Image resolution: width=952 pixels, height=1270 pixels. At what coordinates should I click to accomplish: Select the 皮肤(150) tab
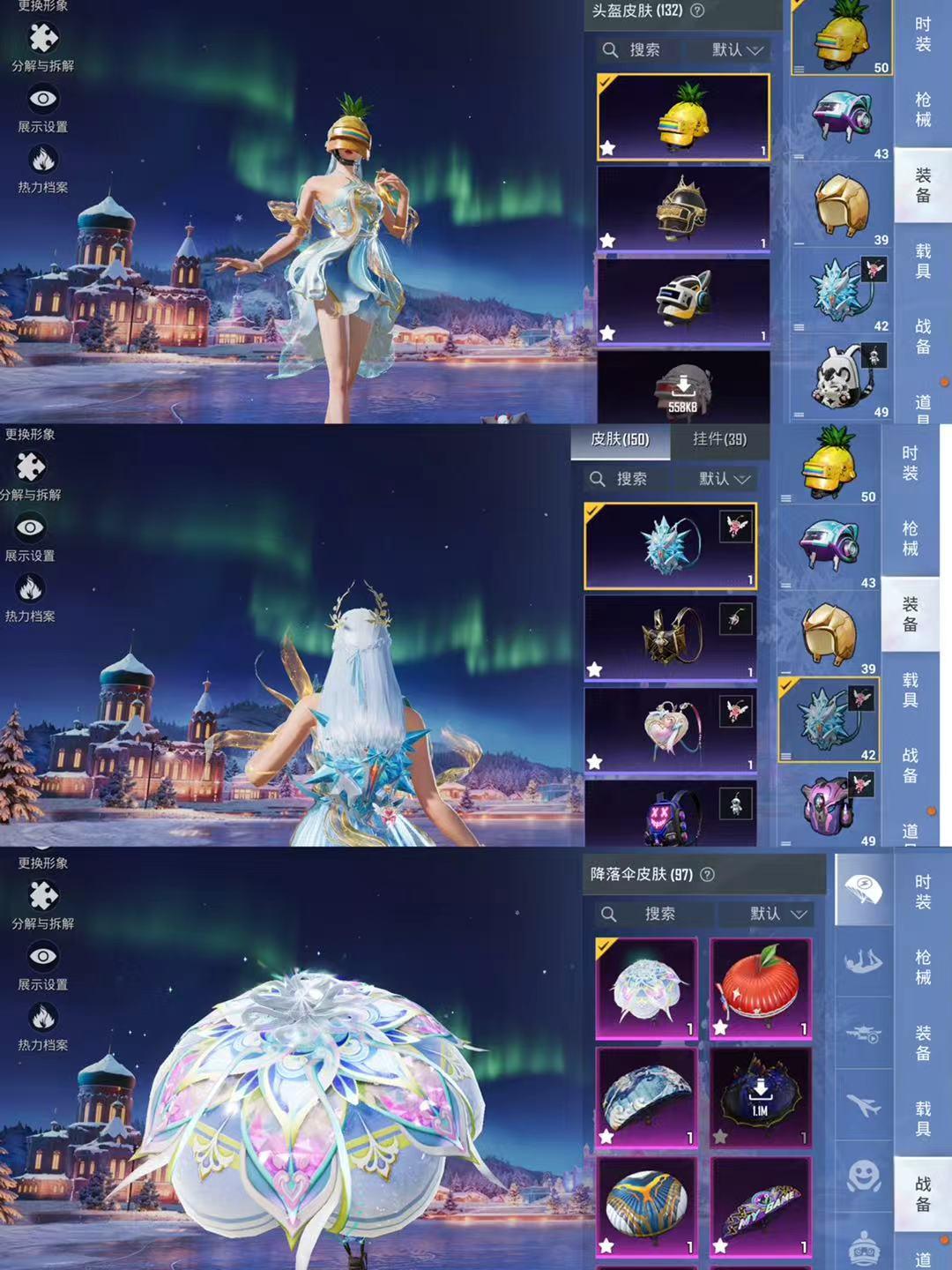(620, 439)
